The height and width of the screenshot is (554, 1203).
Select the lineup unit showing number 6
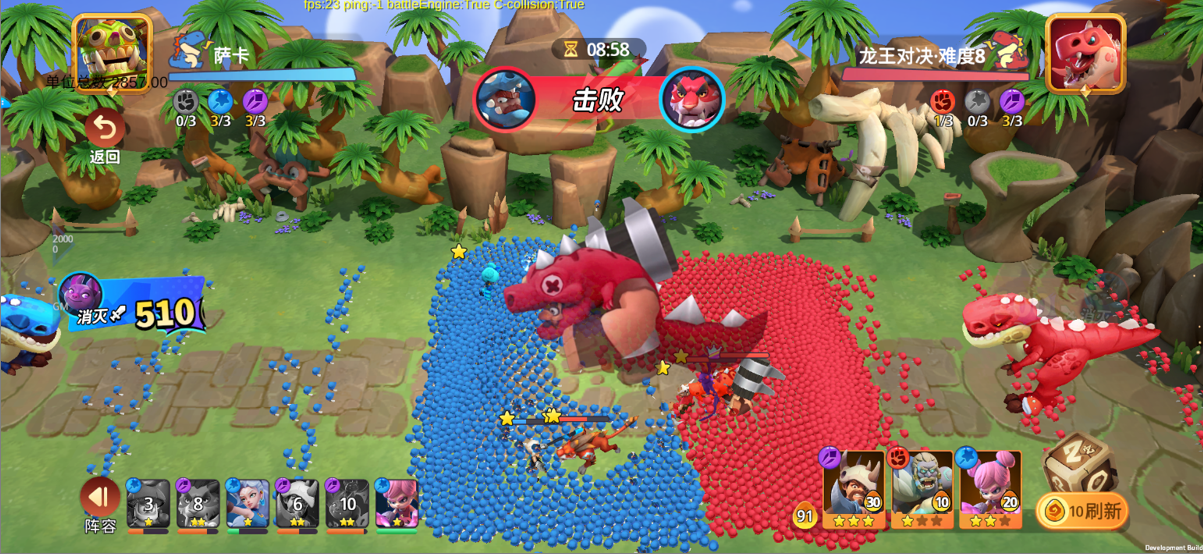click(297, 504)
